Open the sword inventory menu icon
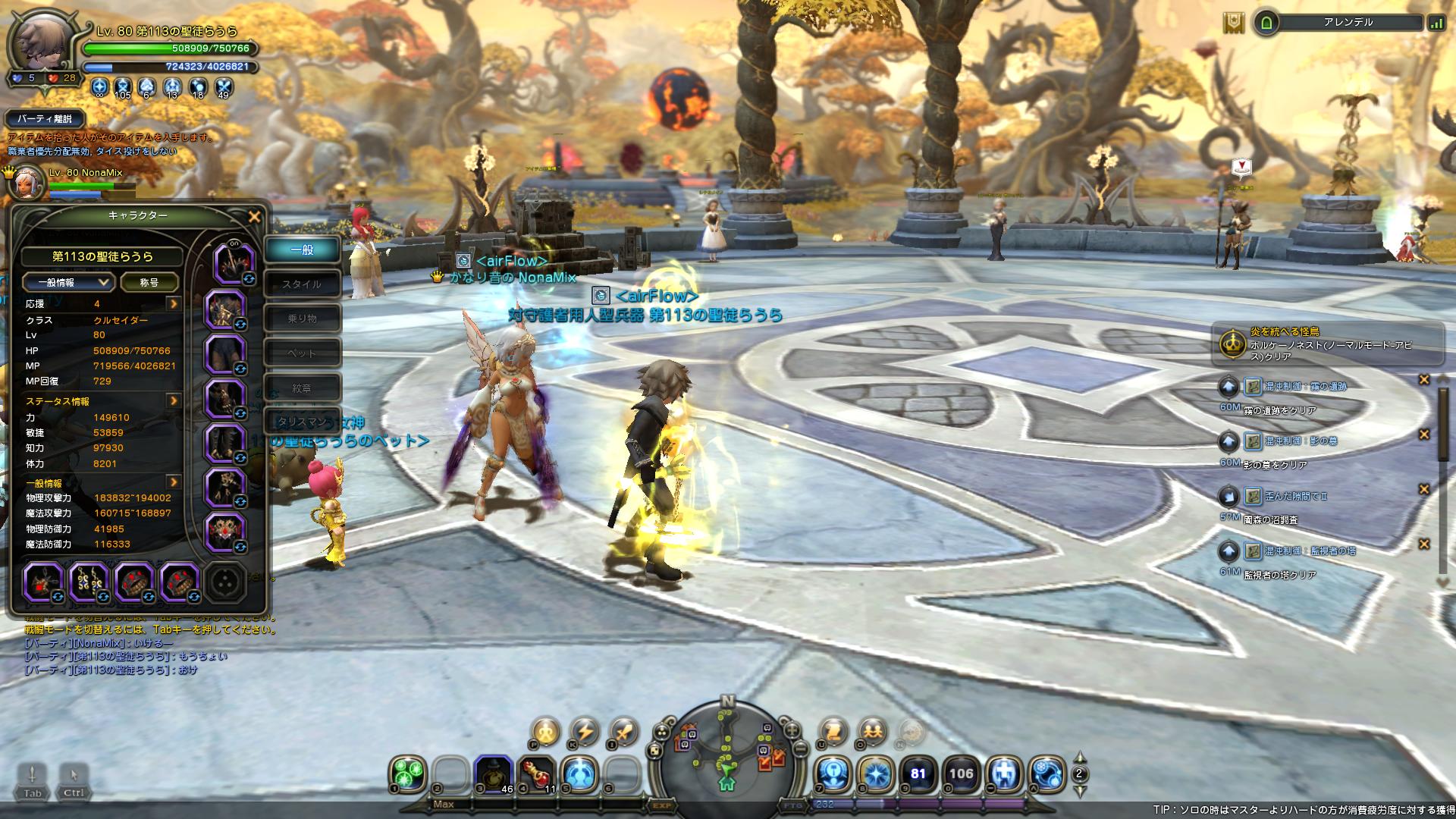Image resolution: width=1456 pixels, height=819 pixels. tap(623, 732)
